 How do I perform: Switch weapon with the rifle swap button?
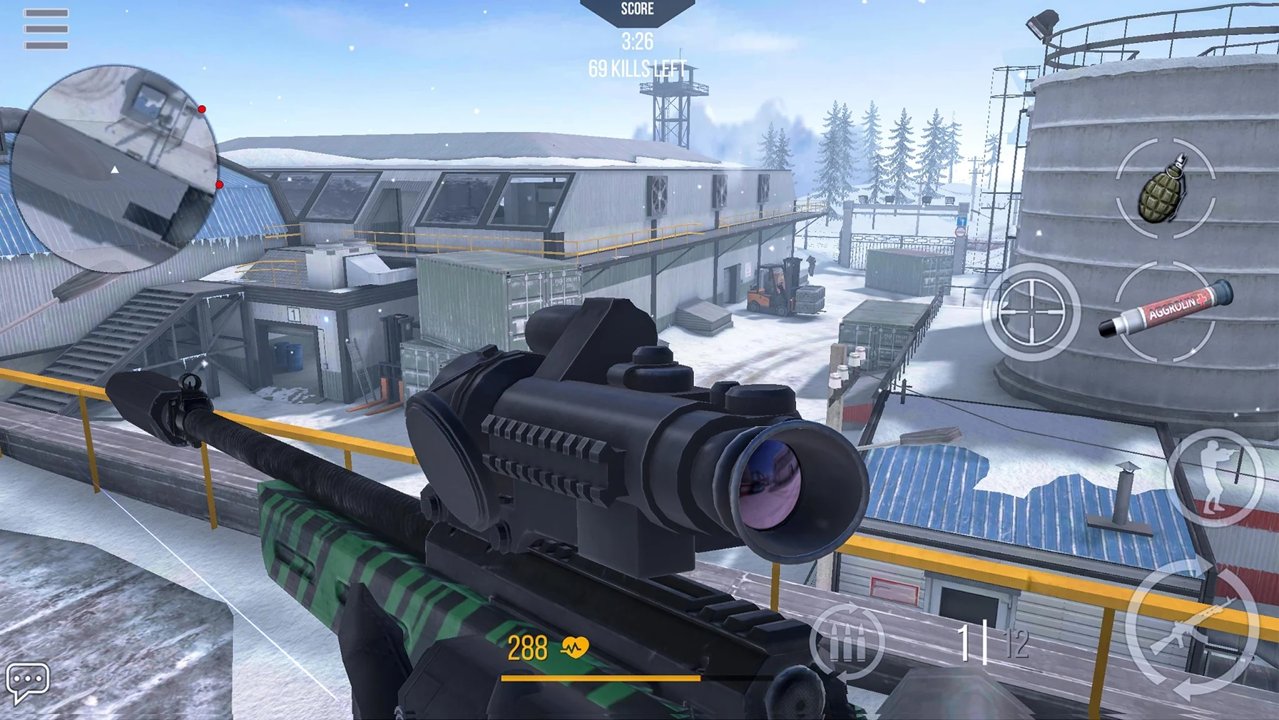pyautogui.click(x=1191, y=629)
